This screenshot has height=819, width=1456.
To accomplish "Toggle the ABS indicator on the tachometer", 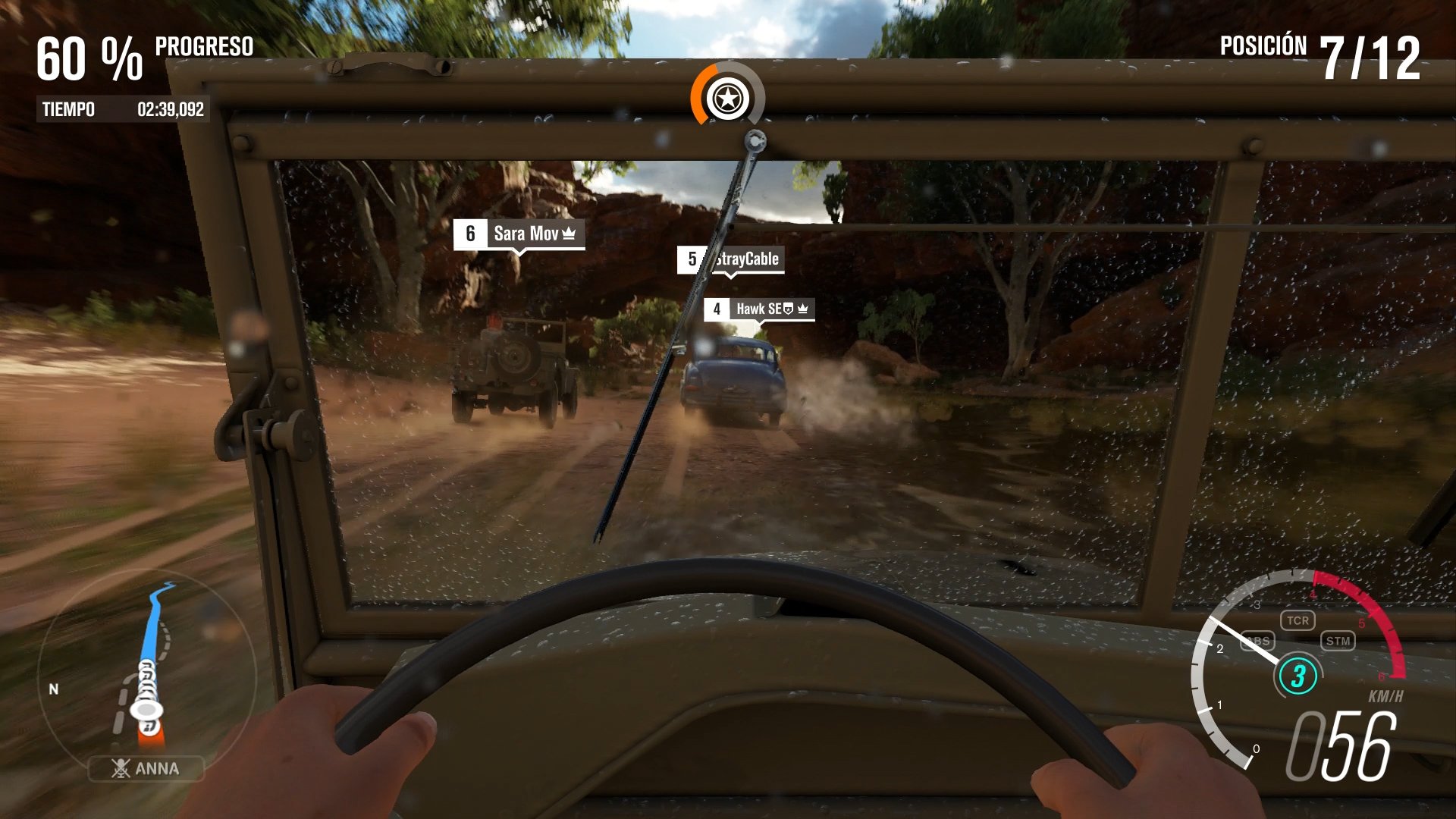I will [x=1257, y=640].
